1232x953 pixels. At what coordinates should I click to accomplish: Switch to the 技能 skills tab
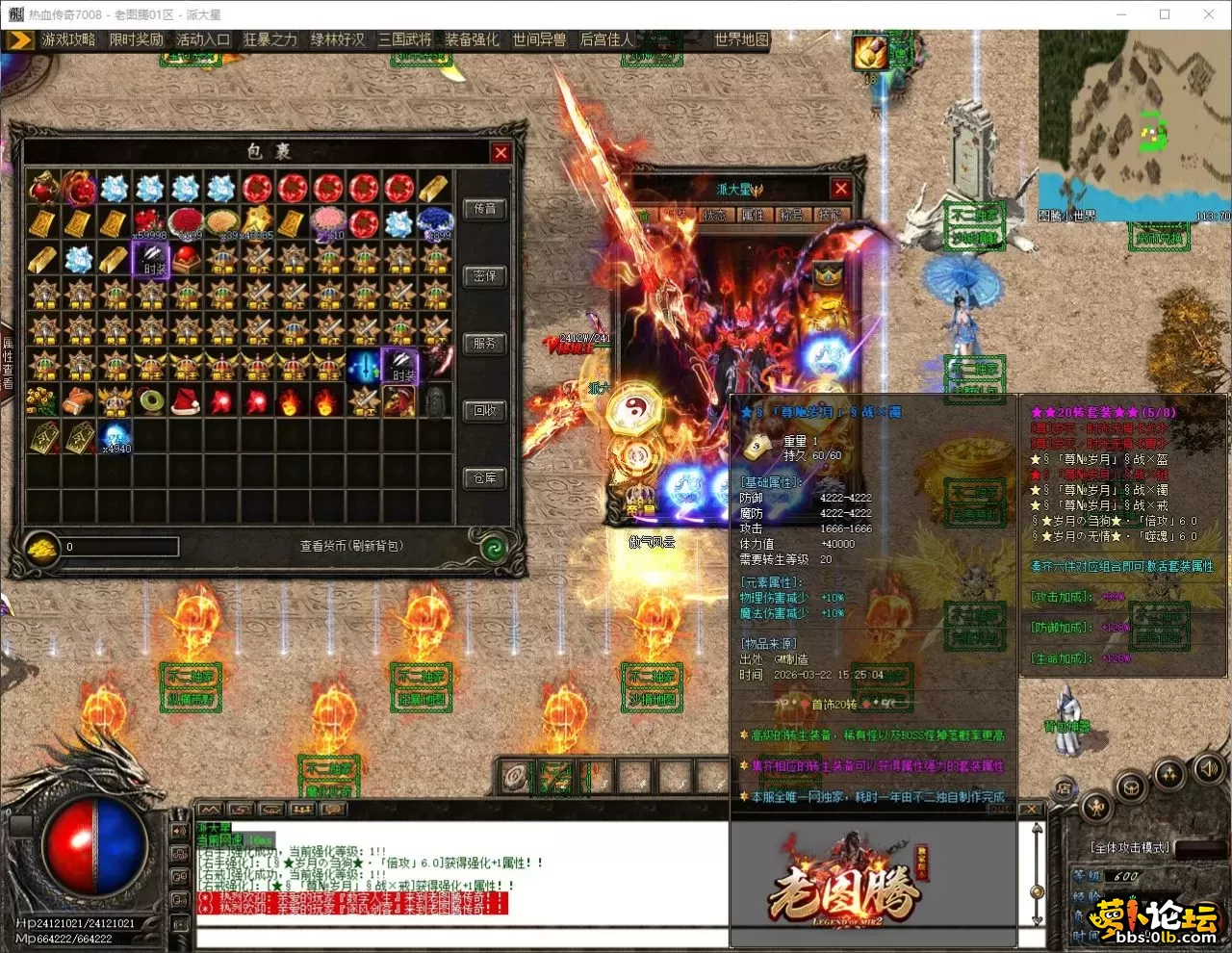(829, 215)
